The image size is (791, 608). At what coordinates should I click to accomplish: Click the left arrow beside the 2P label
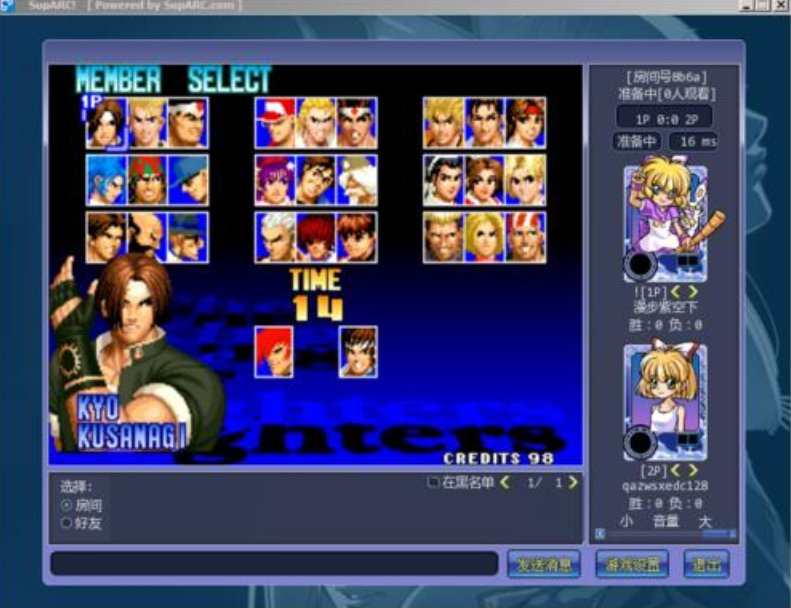coord(676,470)
